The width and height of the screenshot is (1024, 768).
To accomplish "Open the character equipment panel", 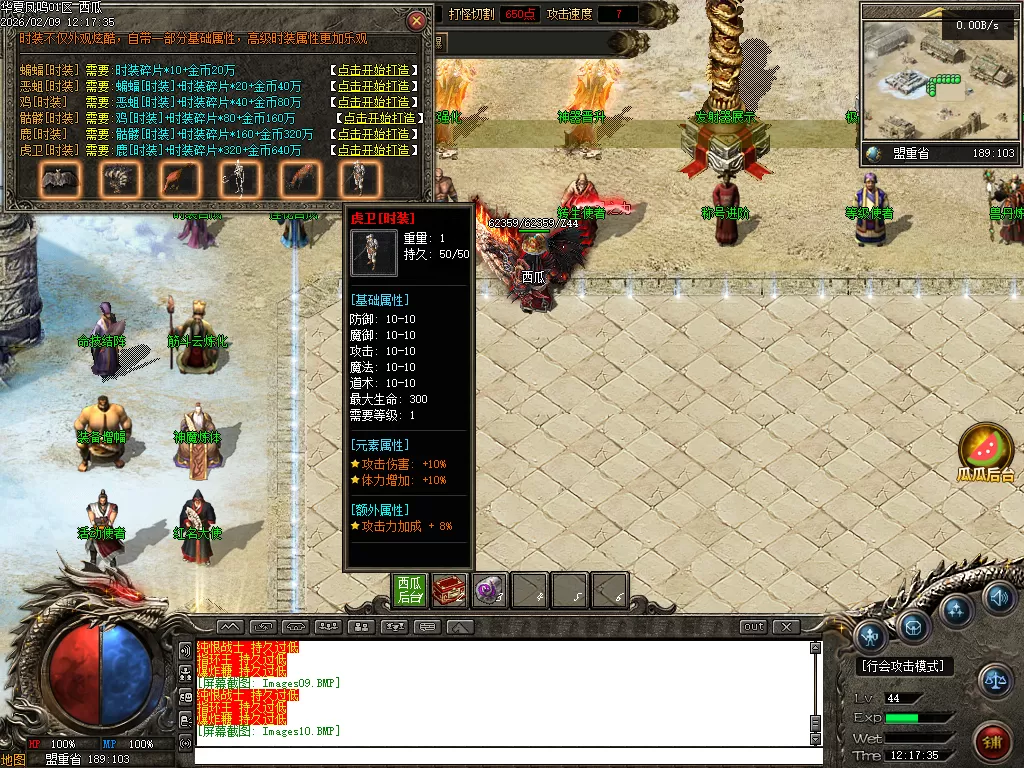I will (872, 633).
